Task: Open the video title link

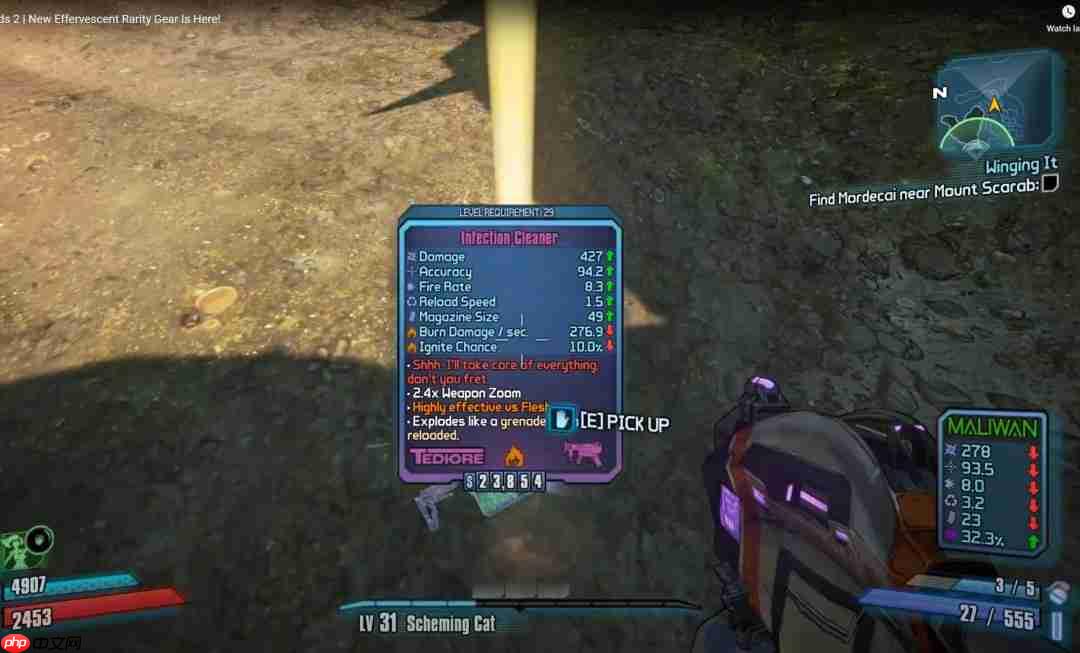Action: 110,19
